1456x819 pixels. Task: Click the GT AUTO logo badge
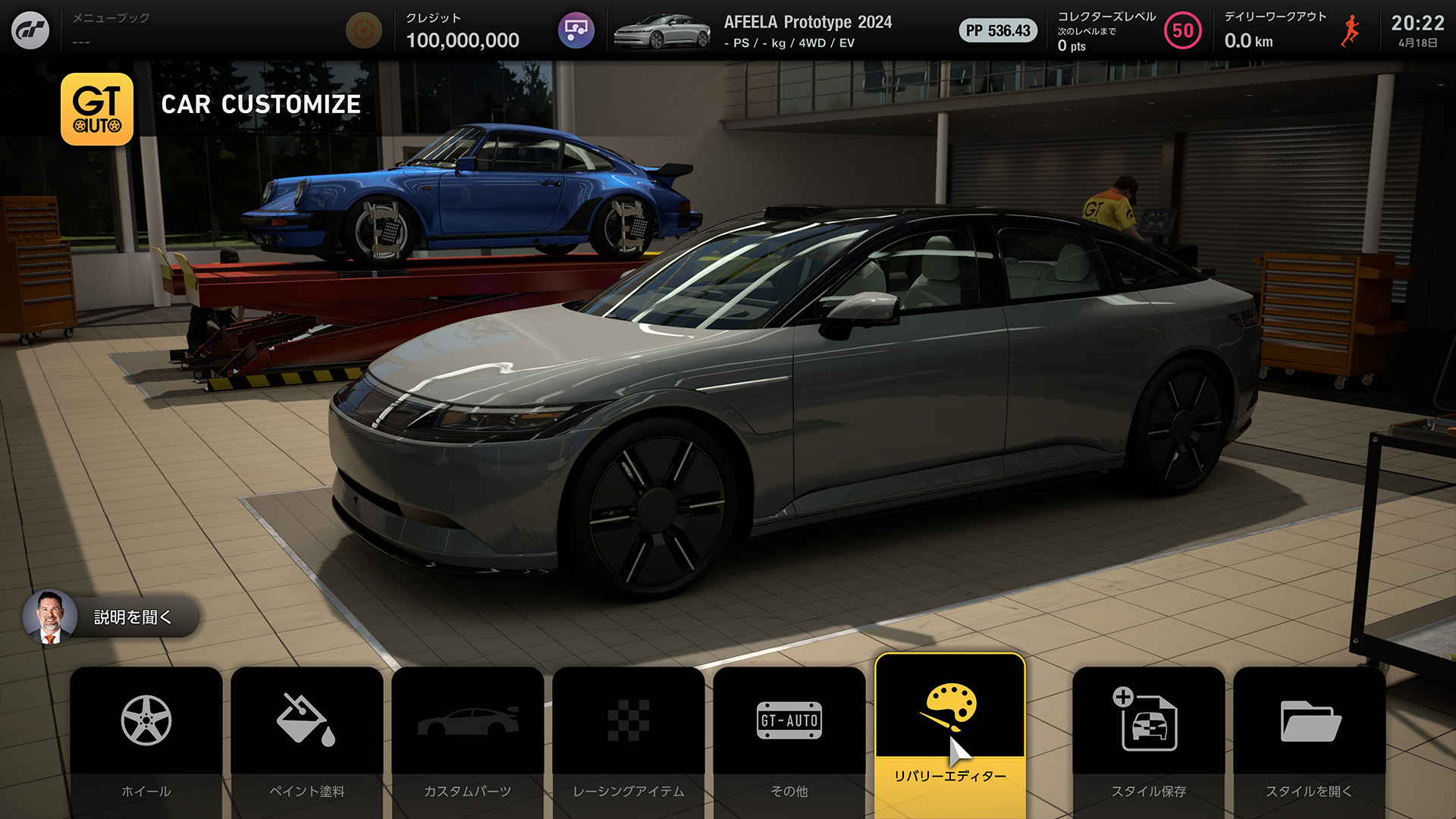97,109
